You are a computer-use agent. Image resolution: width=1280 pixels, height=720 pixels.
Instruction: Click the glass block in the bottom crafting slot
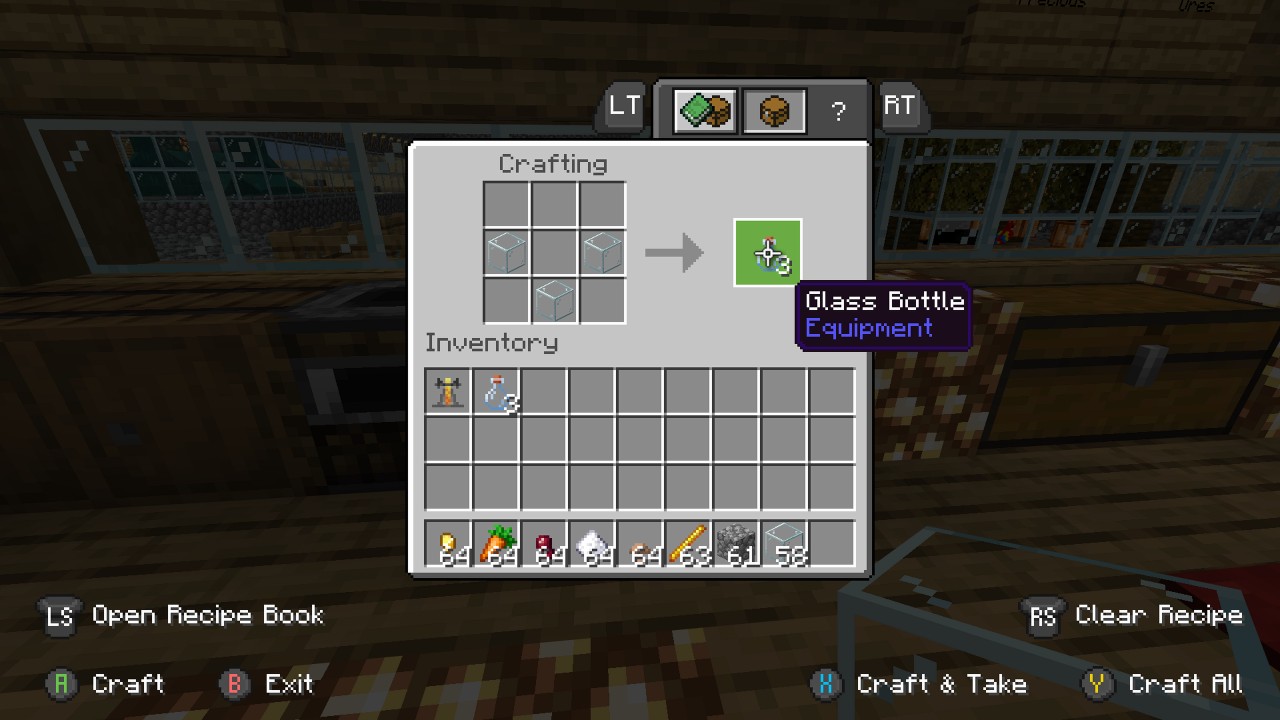click(555, 301)
